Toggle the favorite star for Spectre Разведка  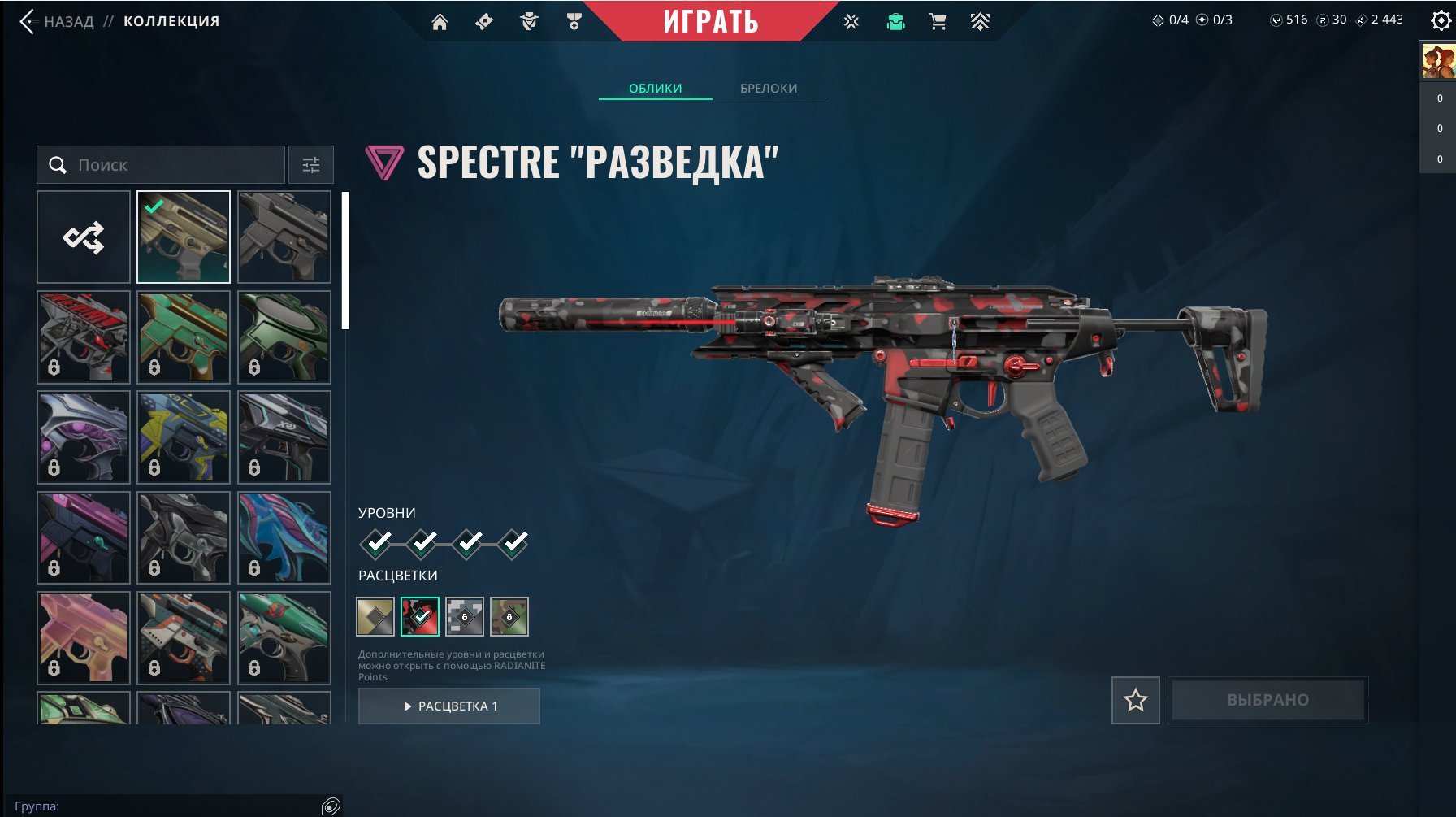[1136, 698]
